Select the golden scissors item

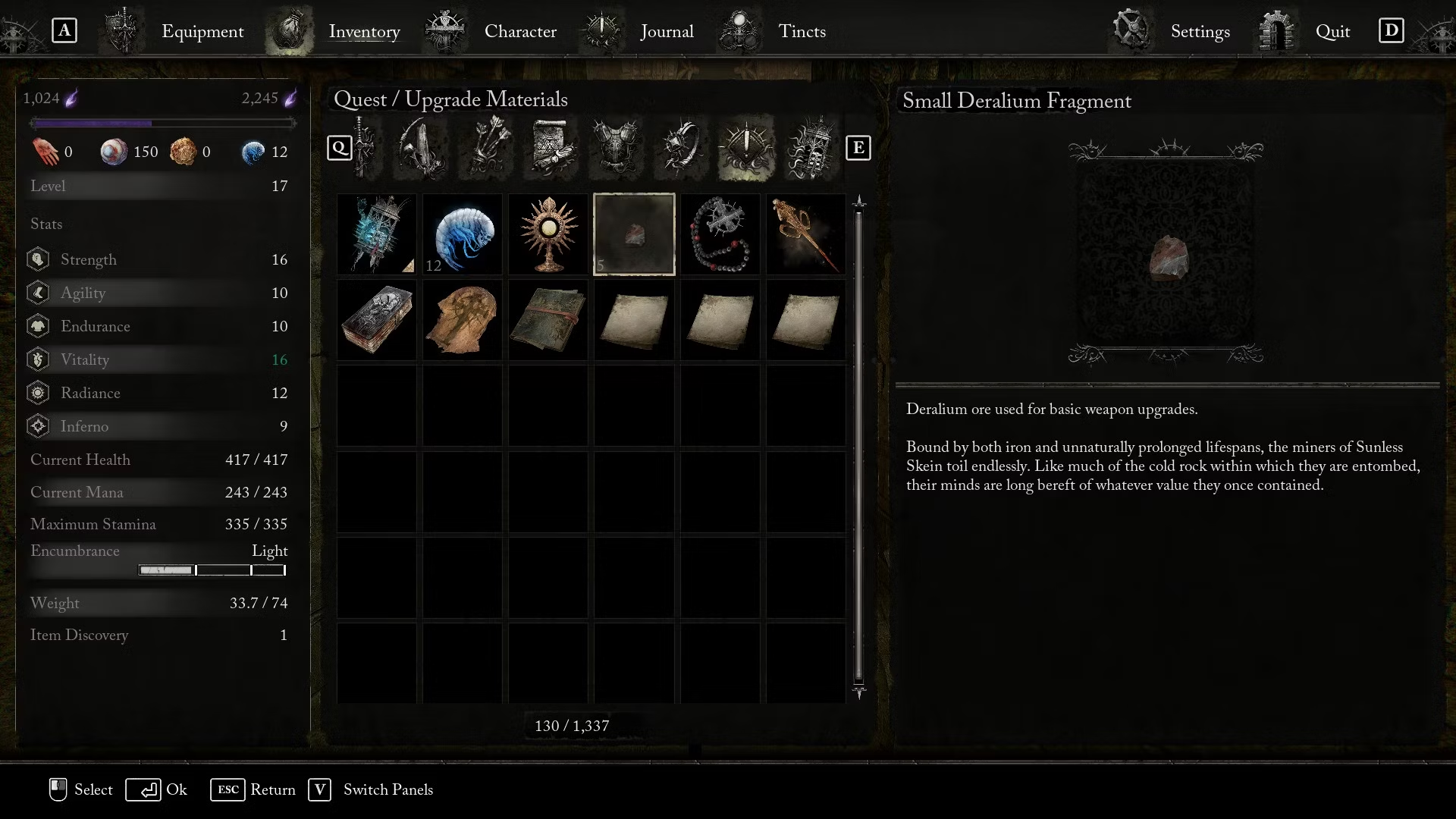[x=805, y=234]
